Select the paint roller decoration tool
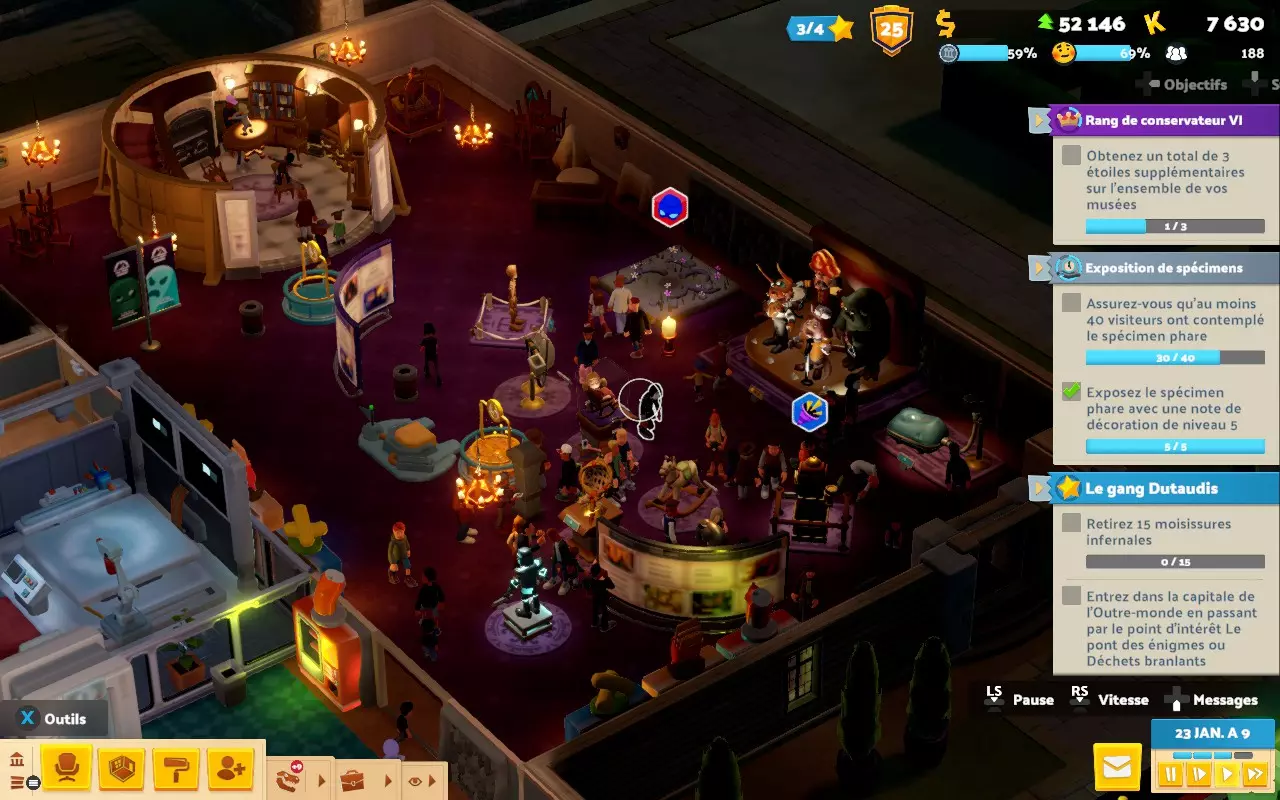This screenshot has height=800, width=1280. pyautogui.click(x=175, y=768)
